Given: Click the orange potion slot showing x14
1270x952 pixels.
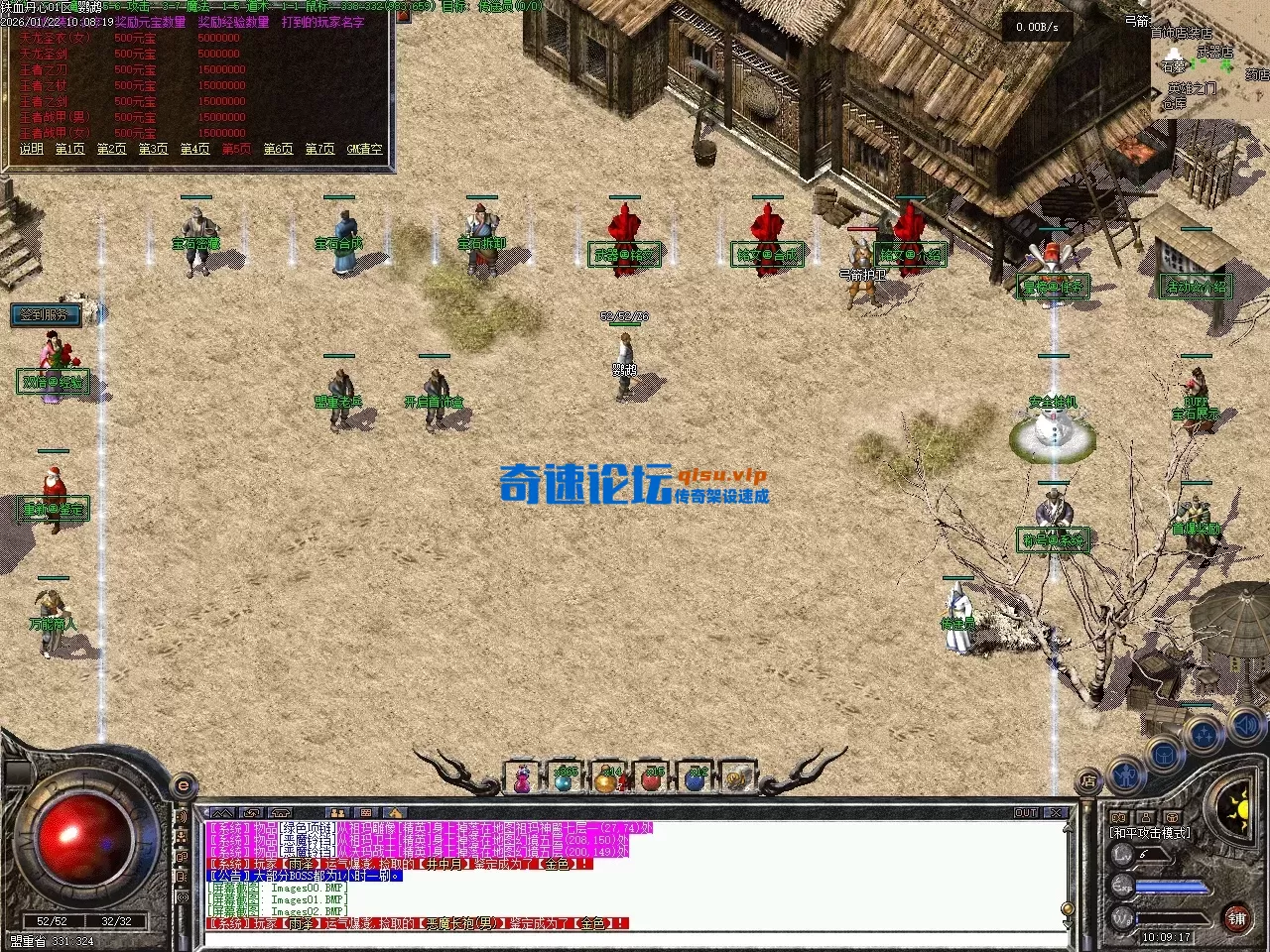Looking at the screenshot, I should point(607,783).
